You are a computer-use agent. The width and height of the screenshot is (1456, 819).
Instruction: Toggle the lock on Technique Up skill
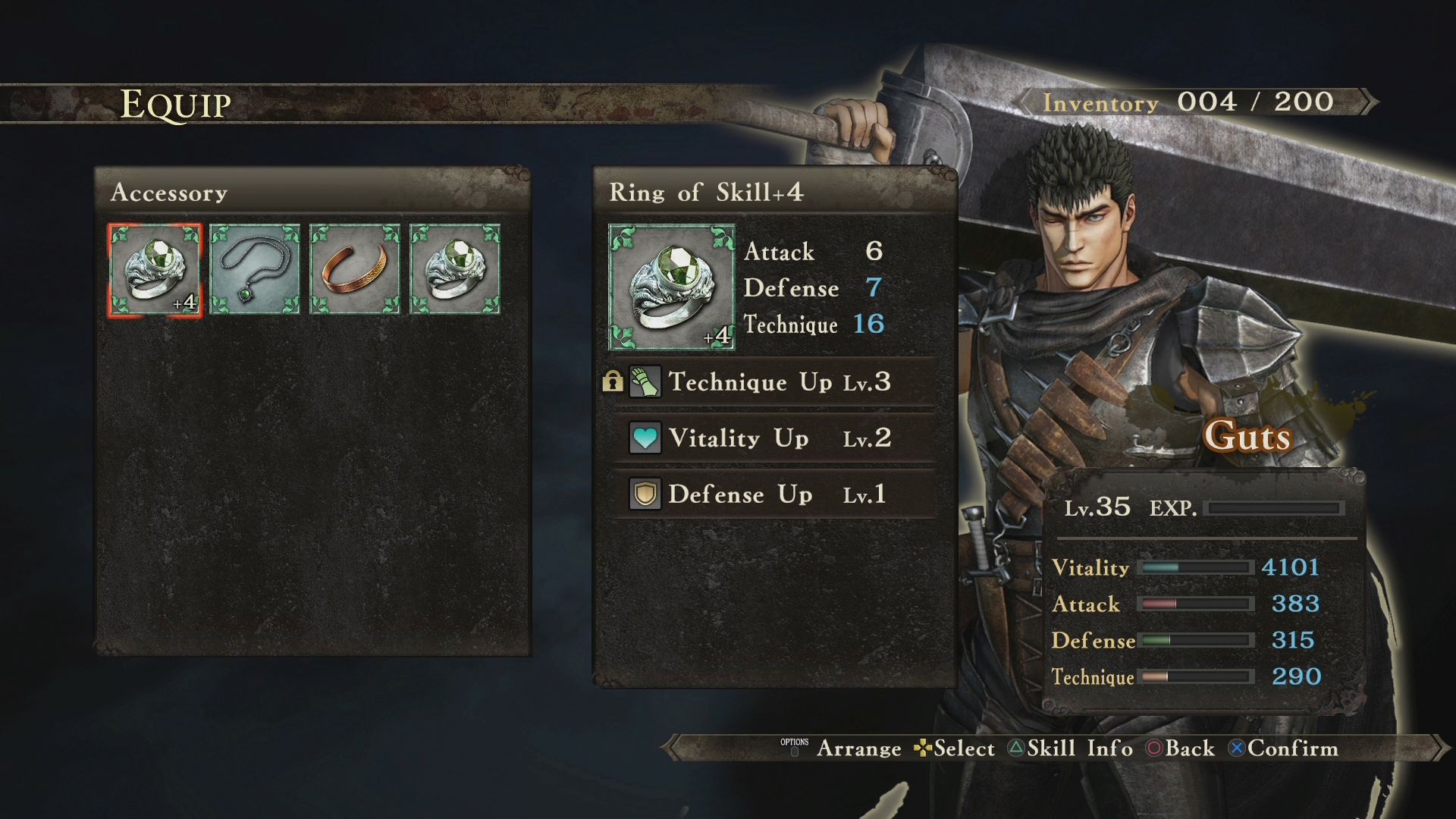[612, 383]
